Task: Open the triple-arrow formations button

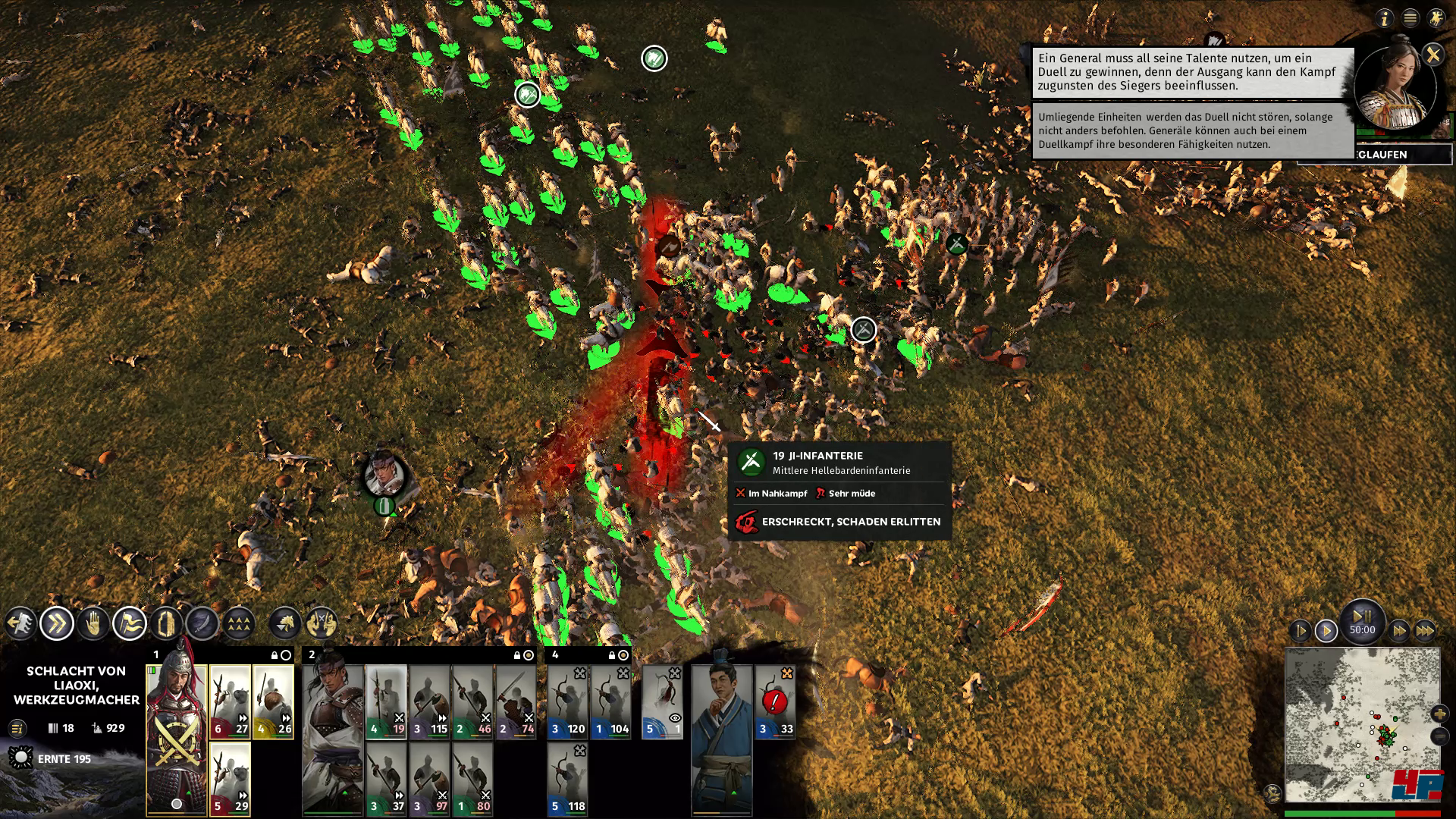Action: click(x=238, y=624)
